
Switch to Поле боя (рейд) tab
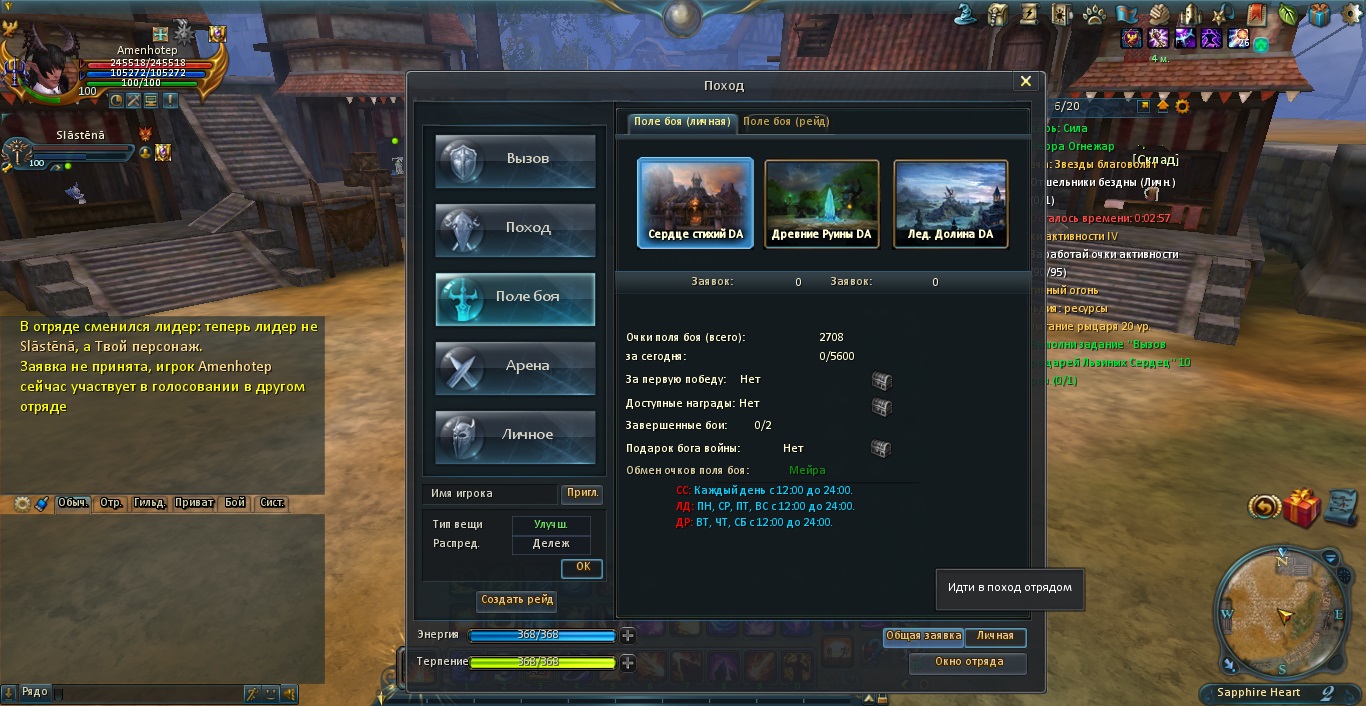click(x=786, y=122)
